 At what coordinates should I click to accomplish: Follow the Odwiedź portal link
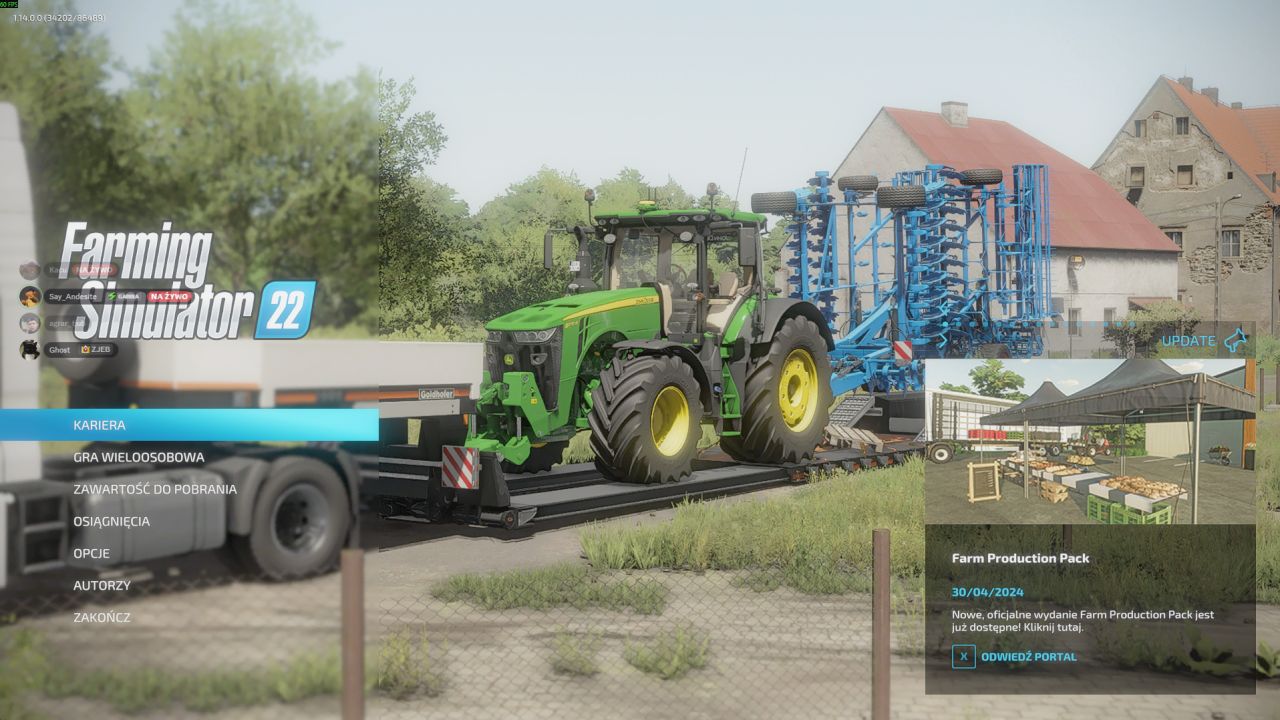click(x=1028, y=657)
